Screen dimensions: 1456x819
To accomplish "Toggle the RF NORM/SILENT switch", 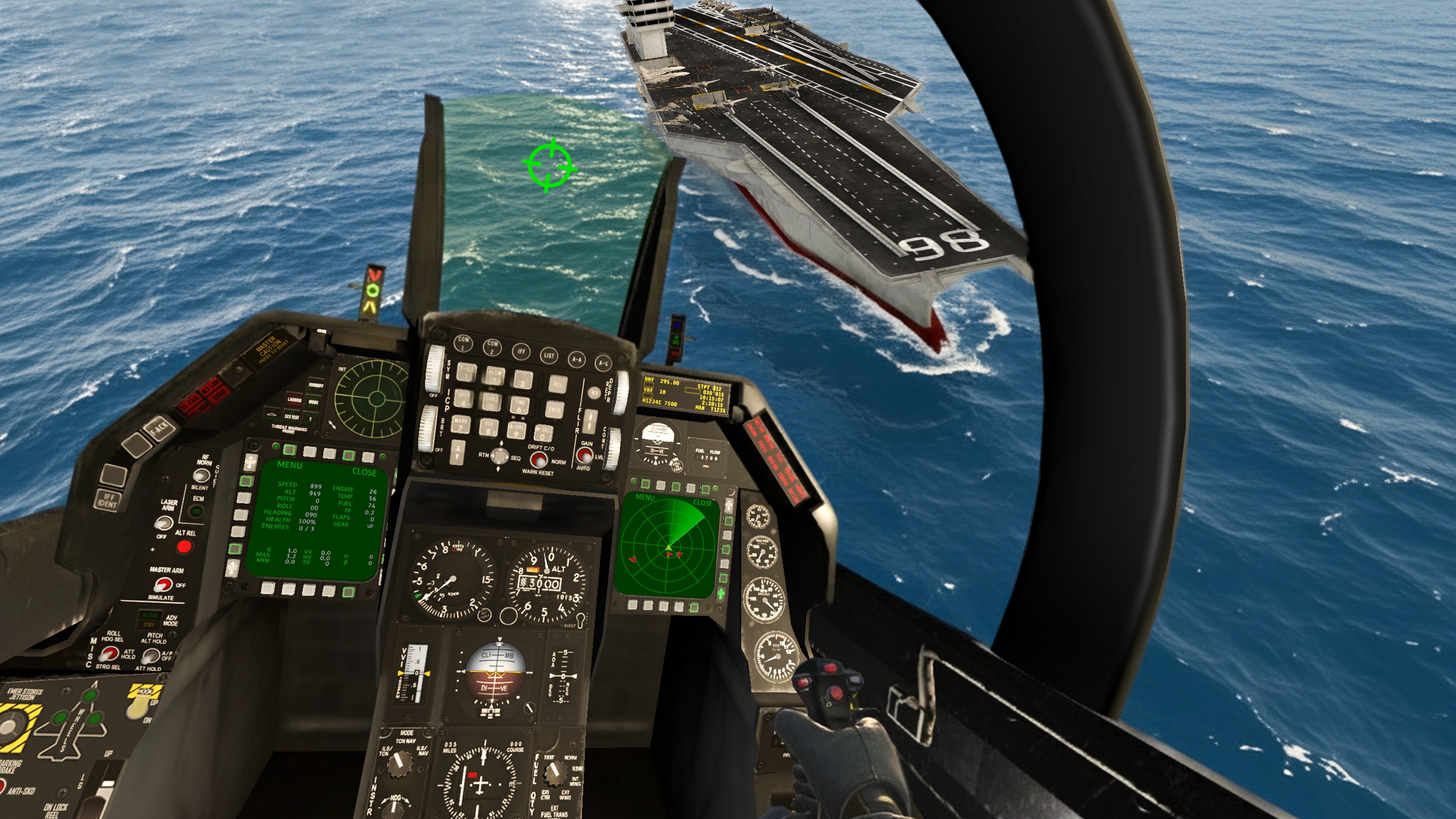I will pyautogui.click(x=198, y=475).
